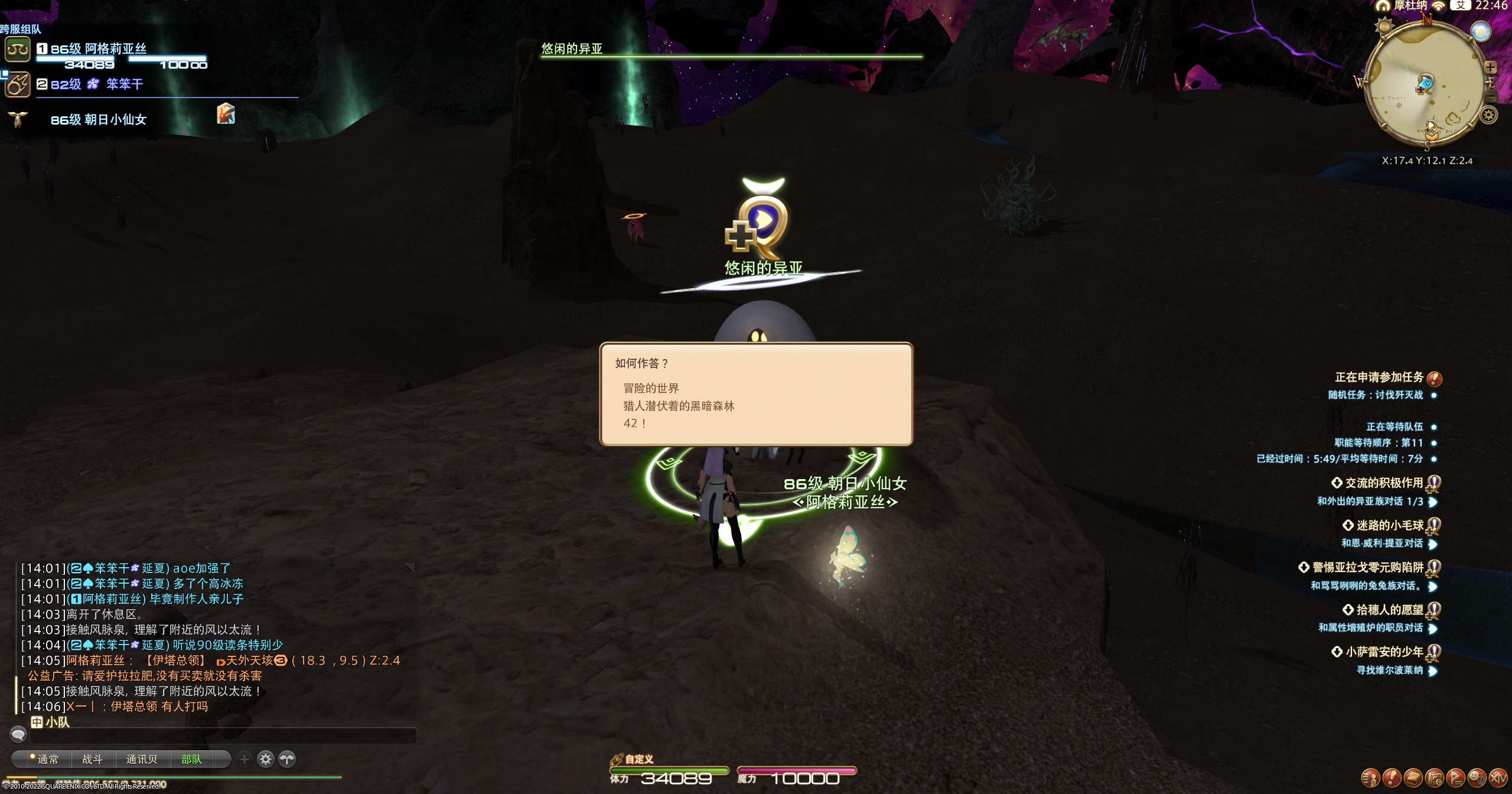Open the character menu icon
The width and height of the screenshot is (1512, 794).
(x=1370, y=777)
